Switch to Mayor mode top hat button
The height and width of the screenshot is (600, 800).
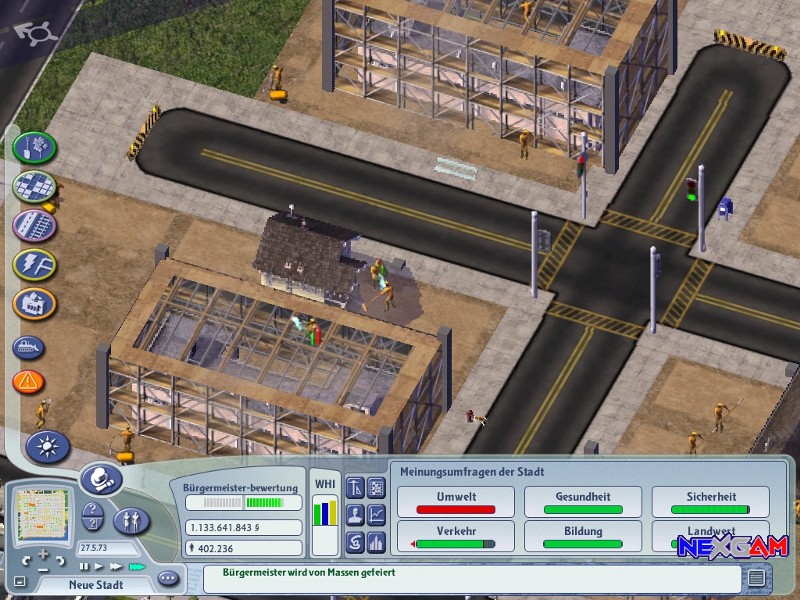click(100, 480)
